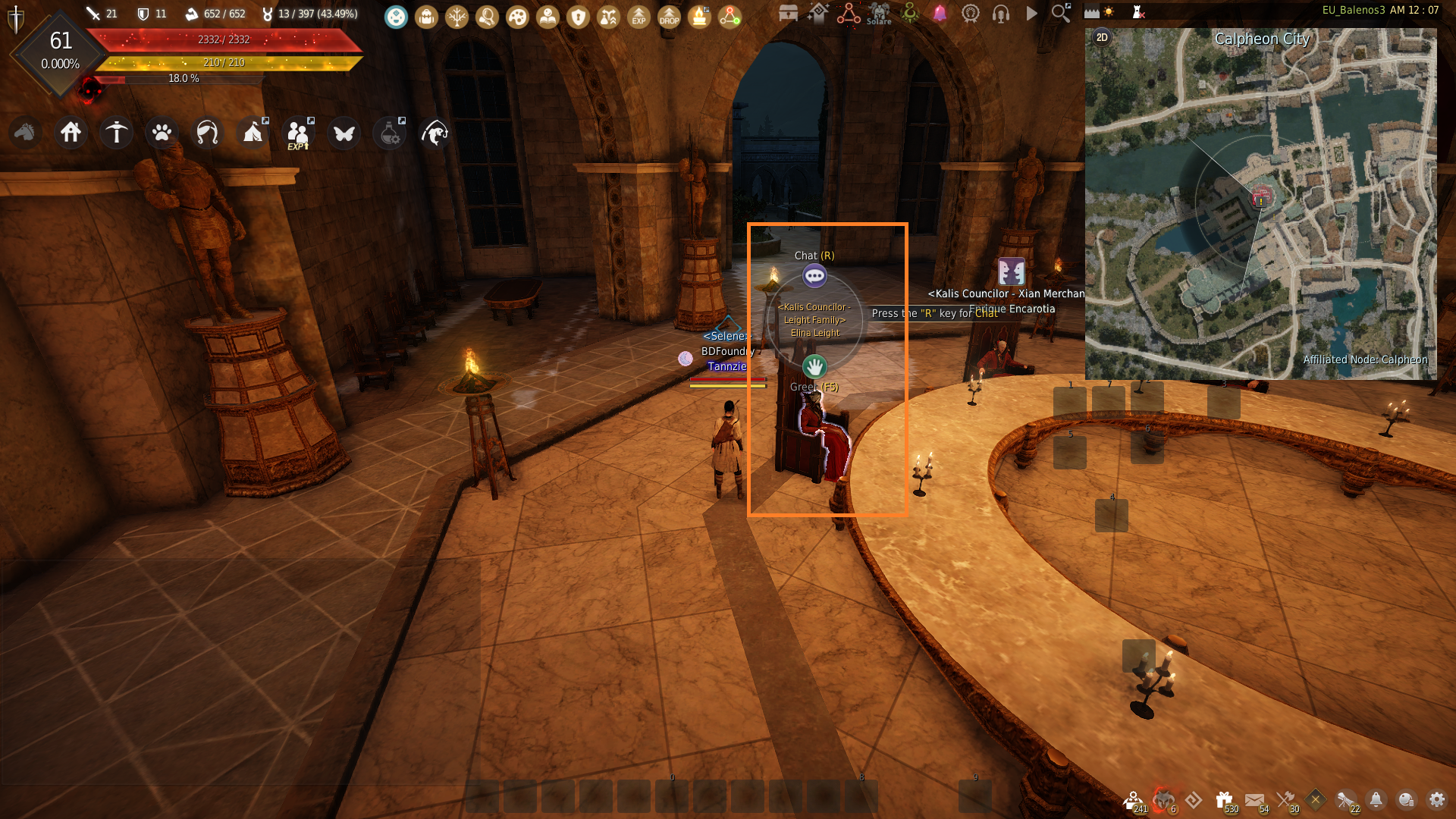
Task: Open the settings gear in bottom-right corner
Action: tap(1438, 799)
